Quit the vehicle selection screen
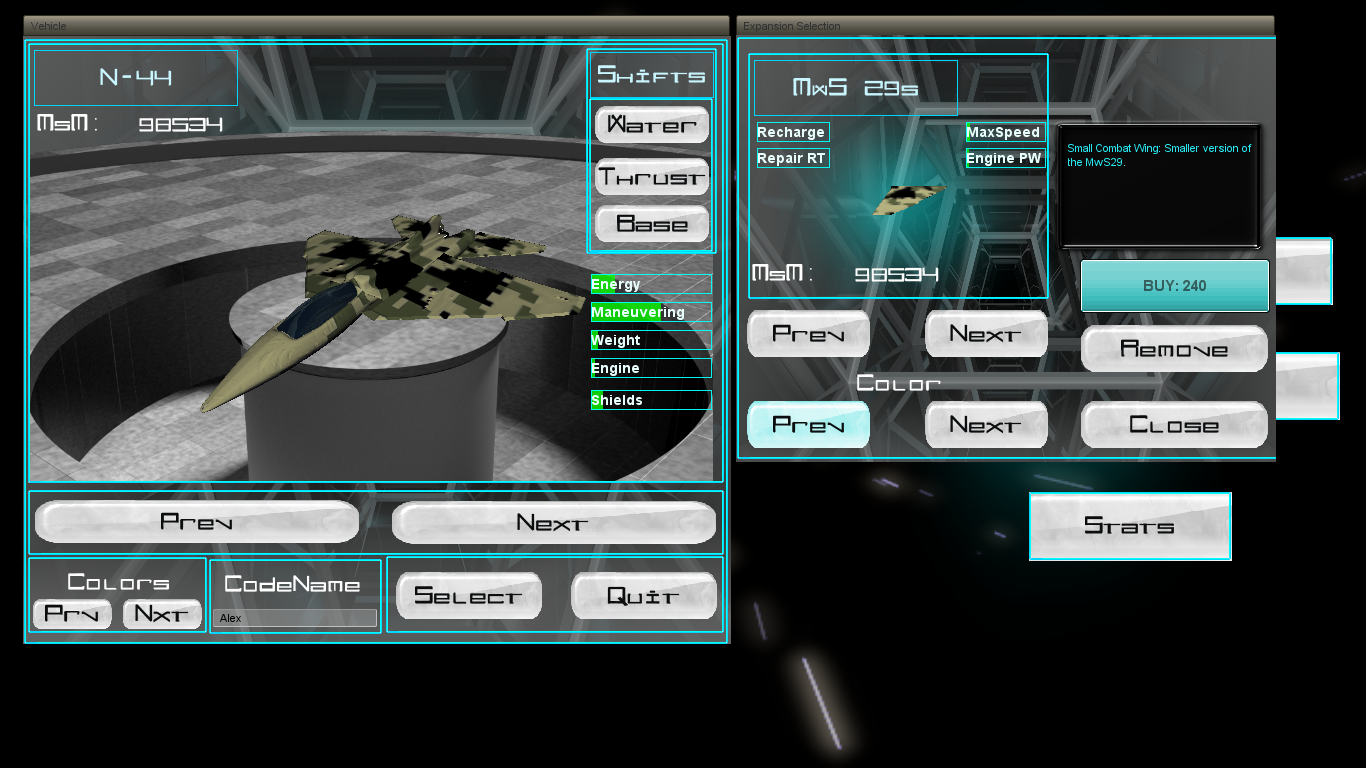 643,595
